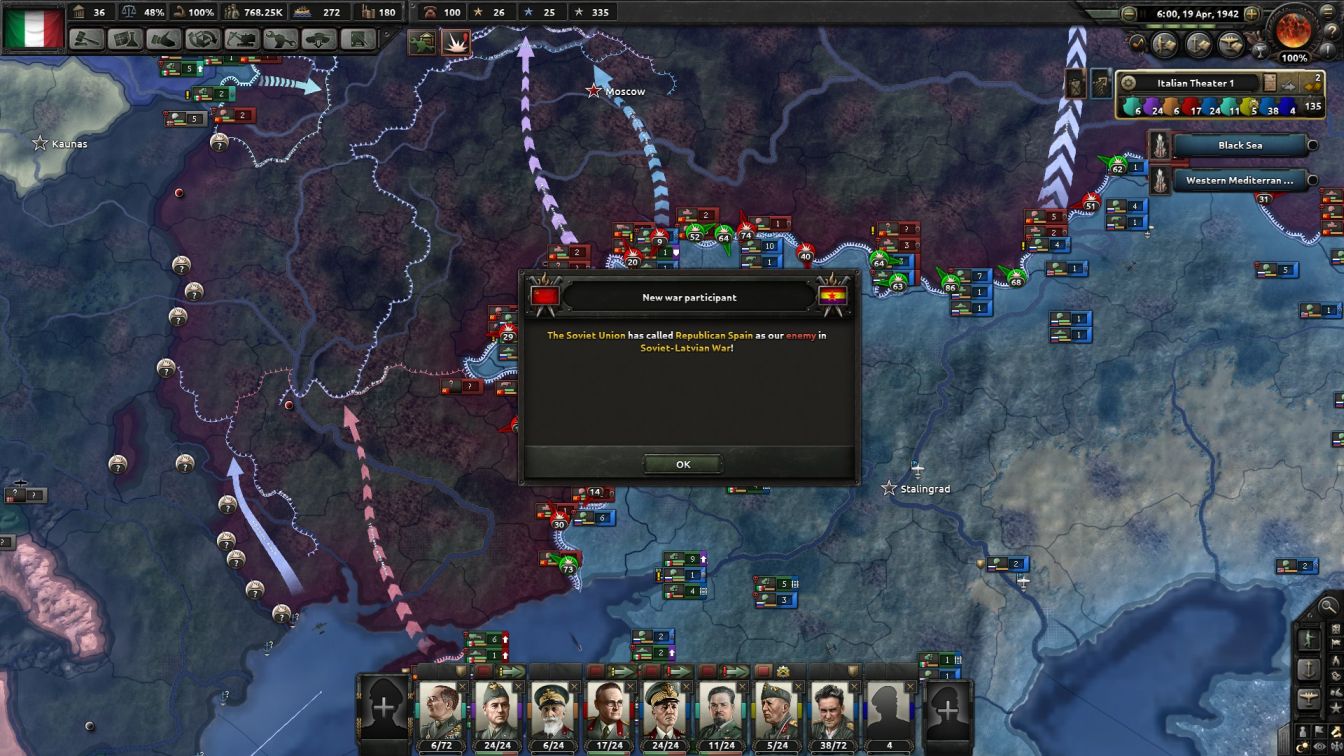Open help via the question mark button
The height and width of the screenshot is (756, 1344).
tap(1334, 31)
